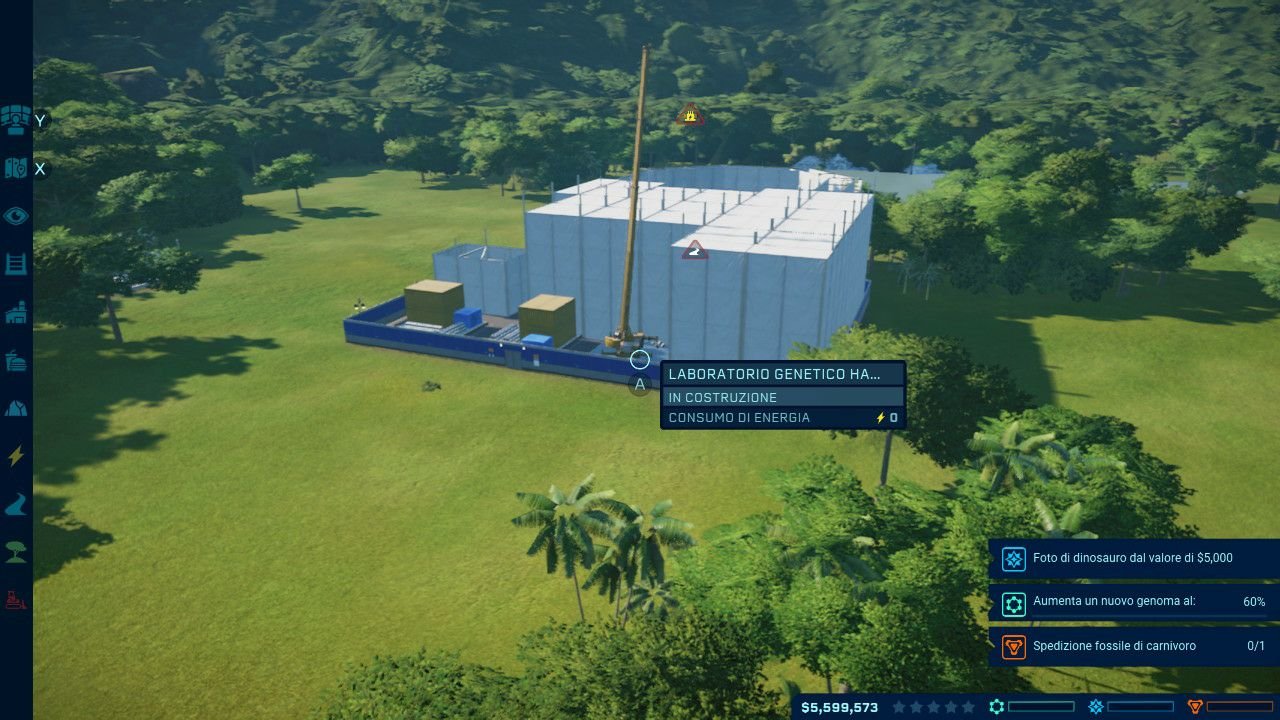This screenshot has width=1280, height=720.
Task: Open the dome-shaped buildings category
Action: (x=16, y=408)
